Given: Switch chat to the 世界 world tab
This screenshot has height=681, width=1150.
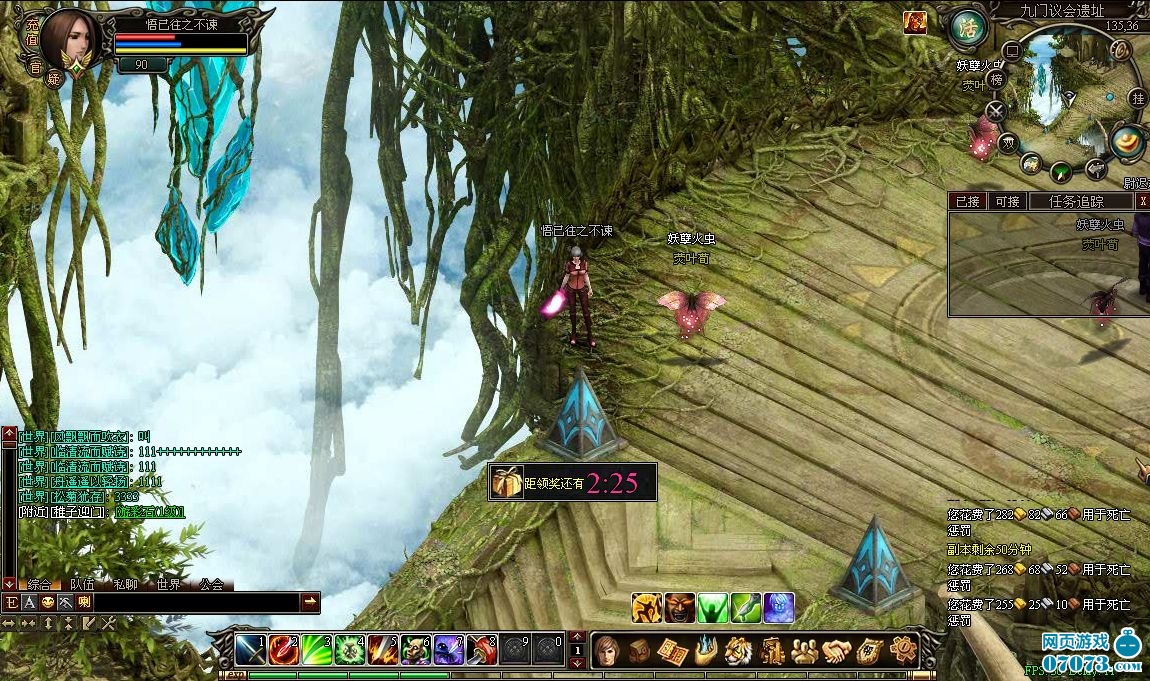Looking at the screenshot, I should click(x=169, y=585).
